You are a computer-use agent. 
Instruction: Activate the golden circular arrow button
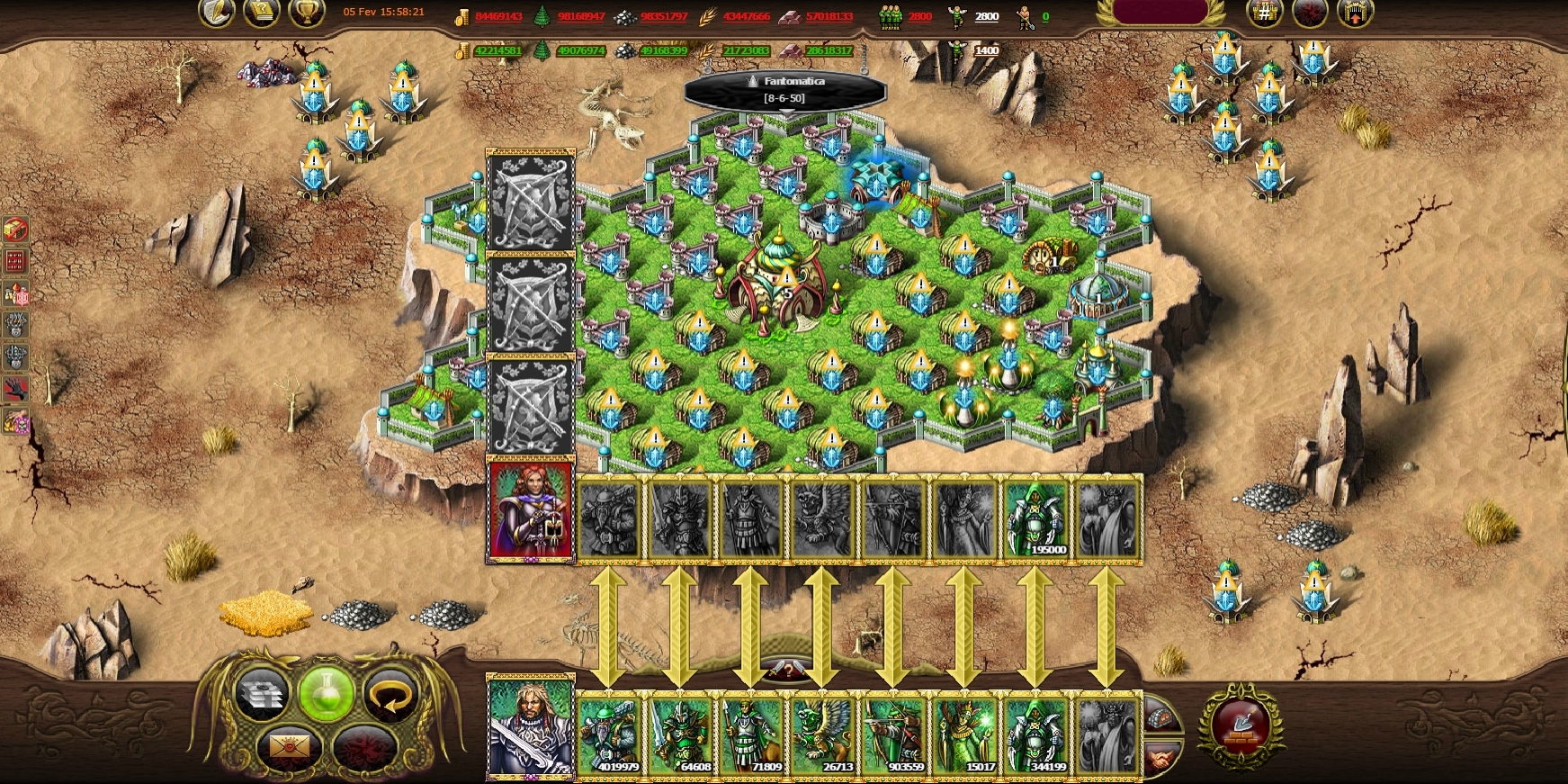tap(392, 696)
